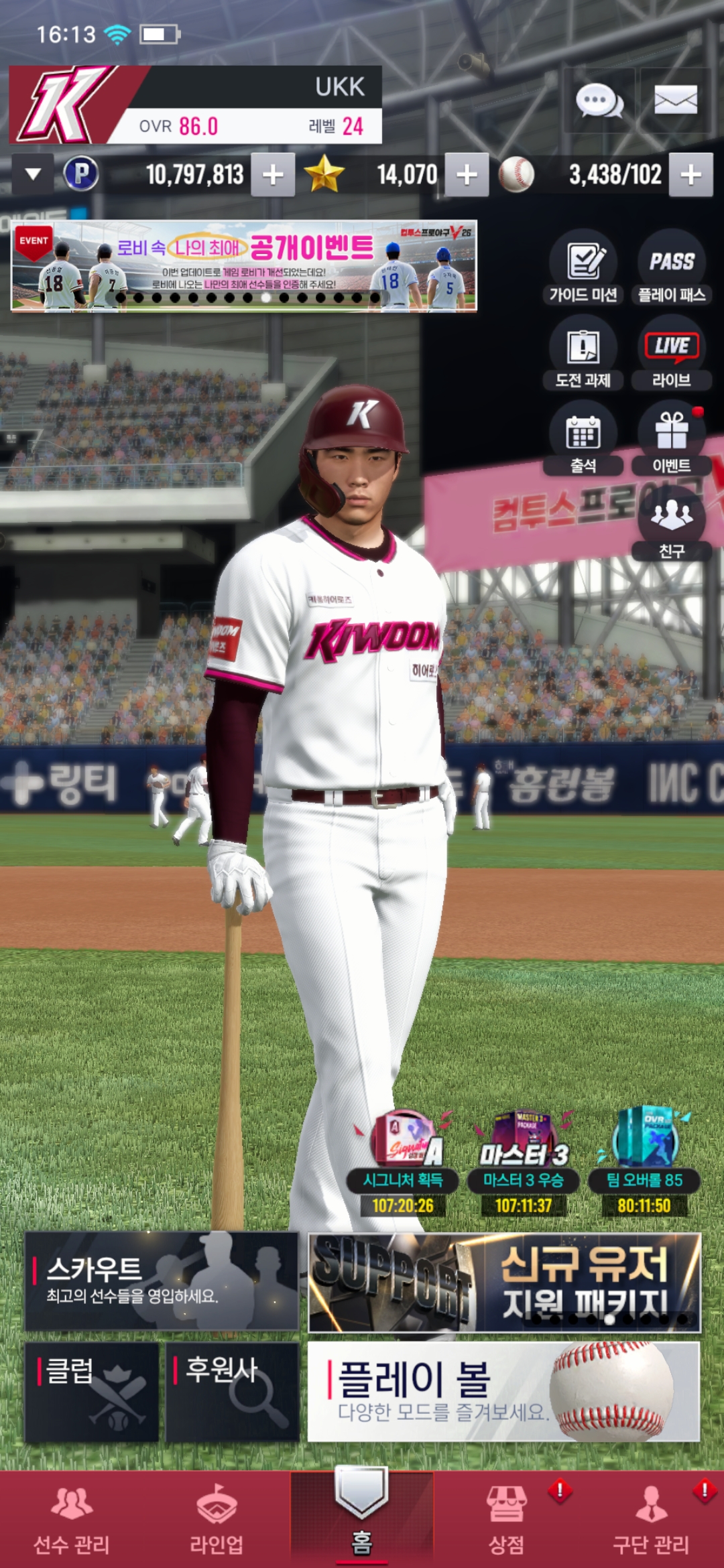The width and height of the screenshot is (724, 1568).
Task: Show the 도전 과제 challenges
Action: pyautogui.click(x=583, y=353)
